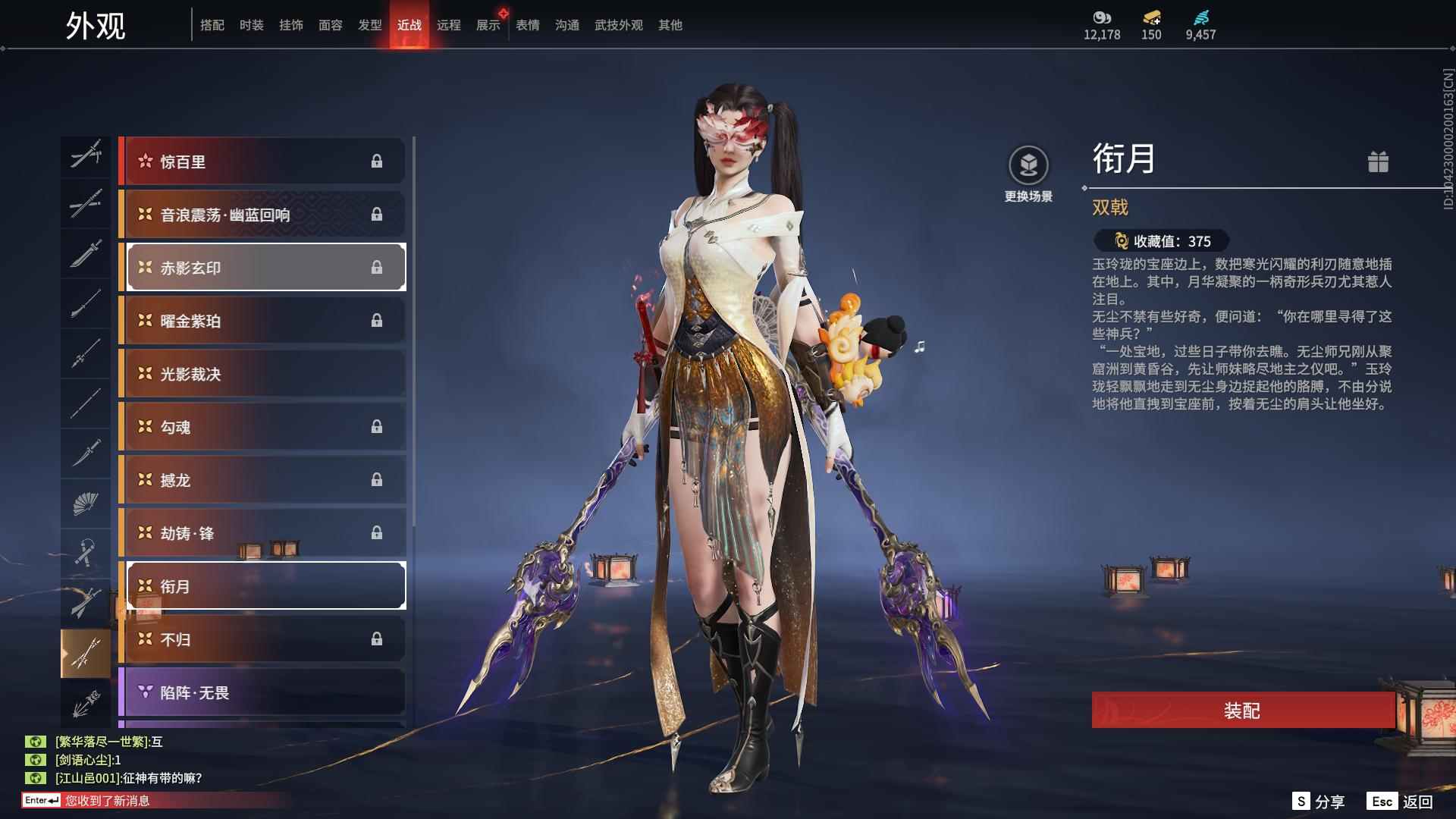Image resolution: width=1456 pixels, height=819 pixels.
Task: Select the dual-halberd weapon icon in sidebar
Action: tap(85, 652)
